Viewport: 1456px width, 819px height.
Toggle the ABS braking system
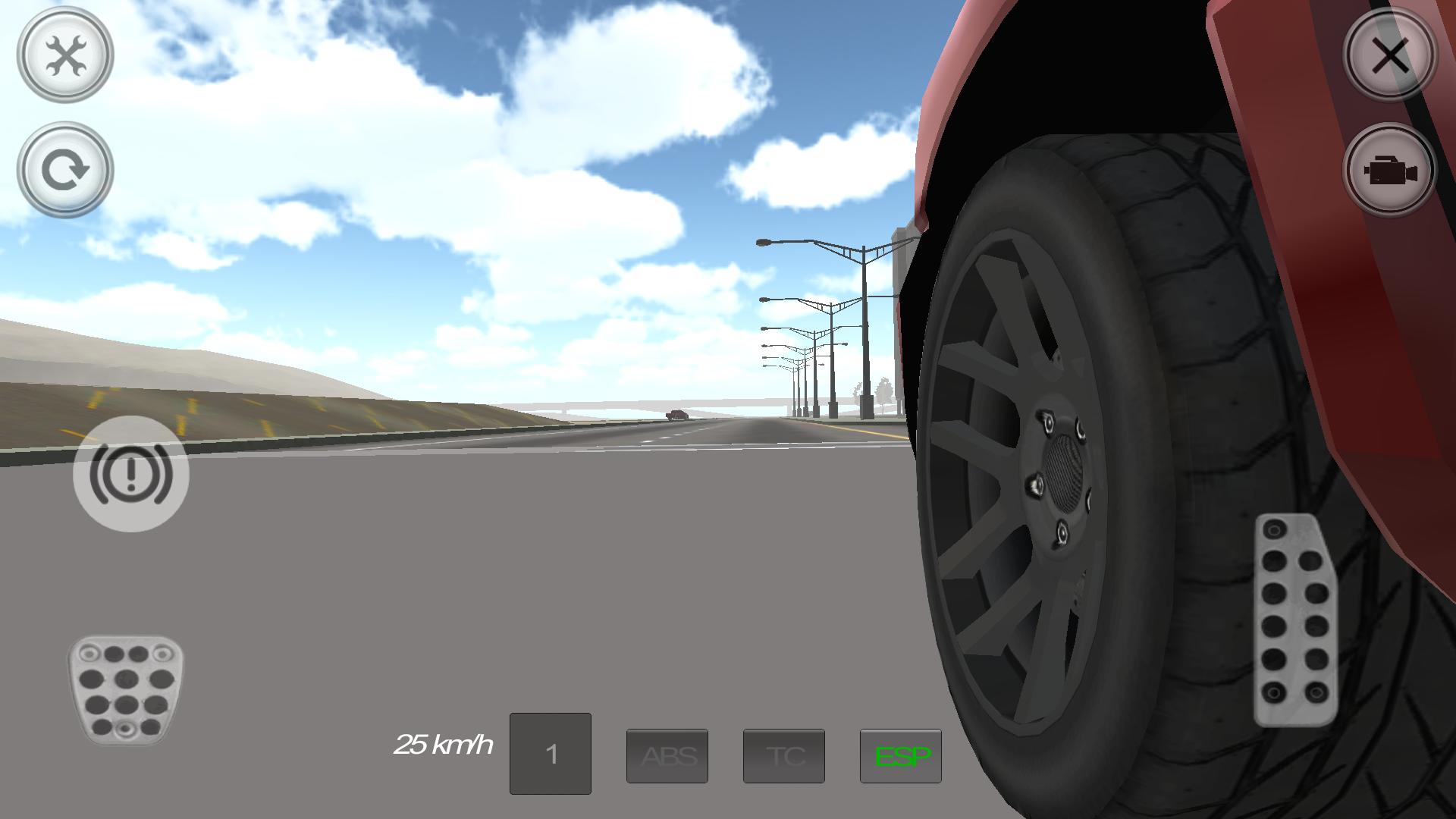667,756
